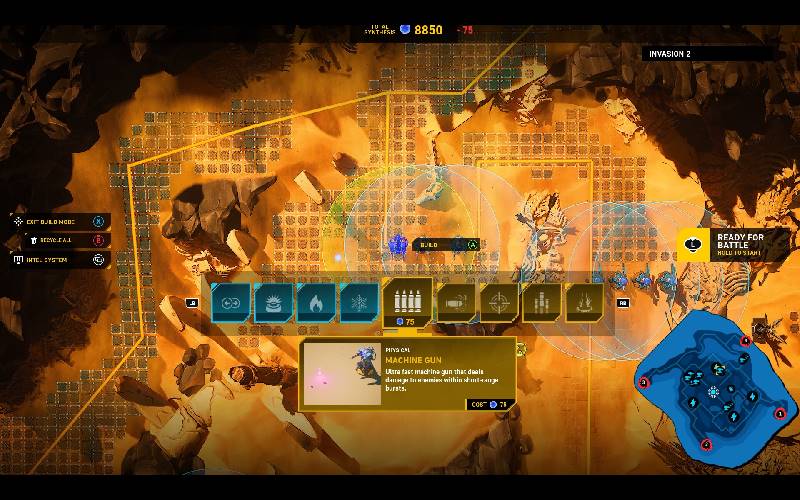Select the rising-streams turret slot at bar's end

[585, 302]
